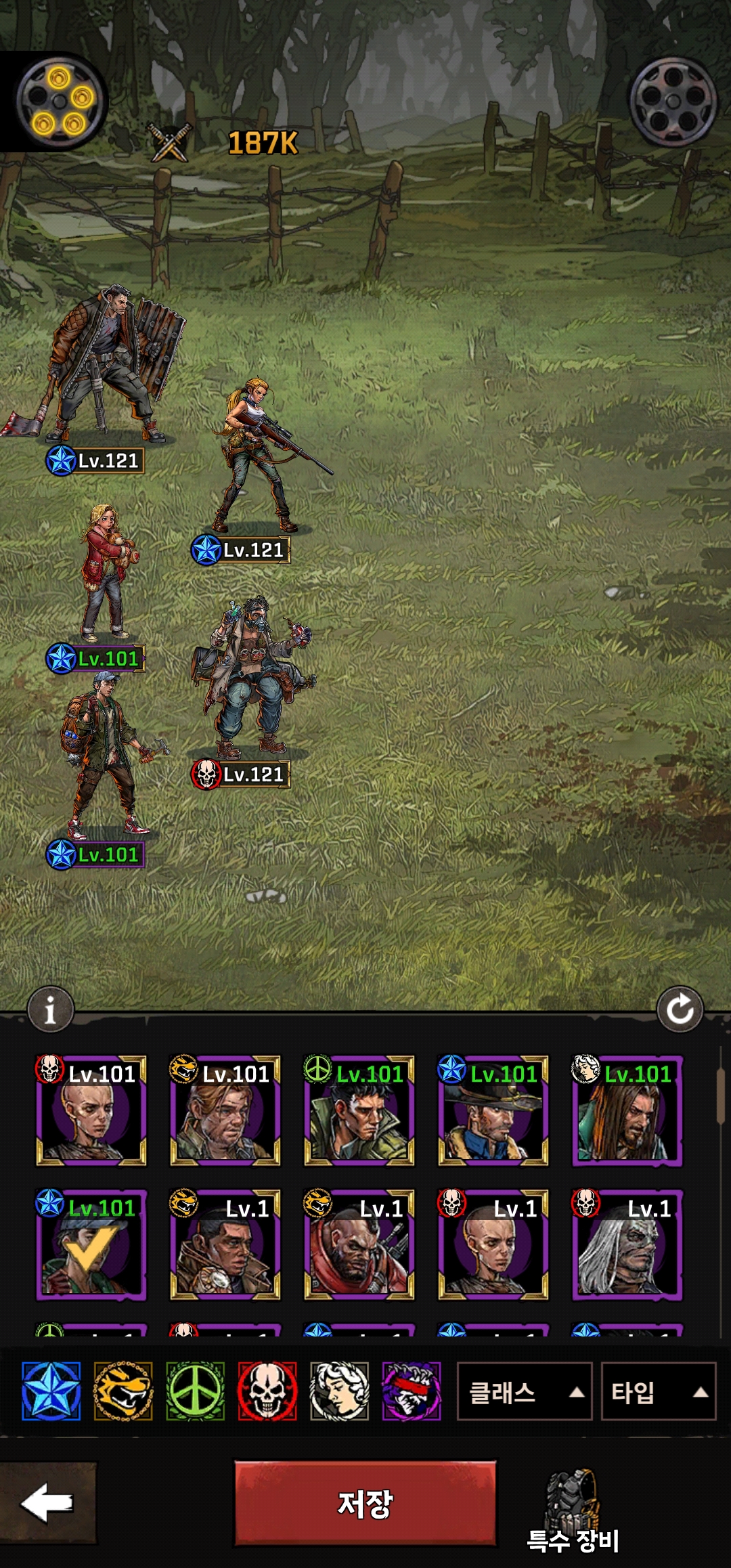The image size is (731, 1568).
Task: Open the 특수 장비 special equipment menu
Action: (573, 1511)
